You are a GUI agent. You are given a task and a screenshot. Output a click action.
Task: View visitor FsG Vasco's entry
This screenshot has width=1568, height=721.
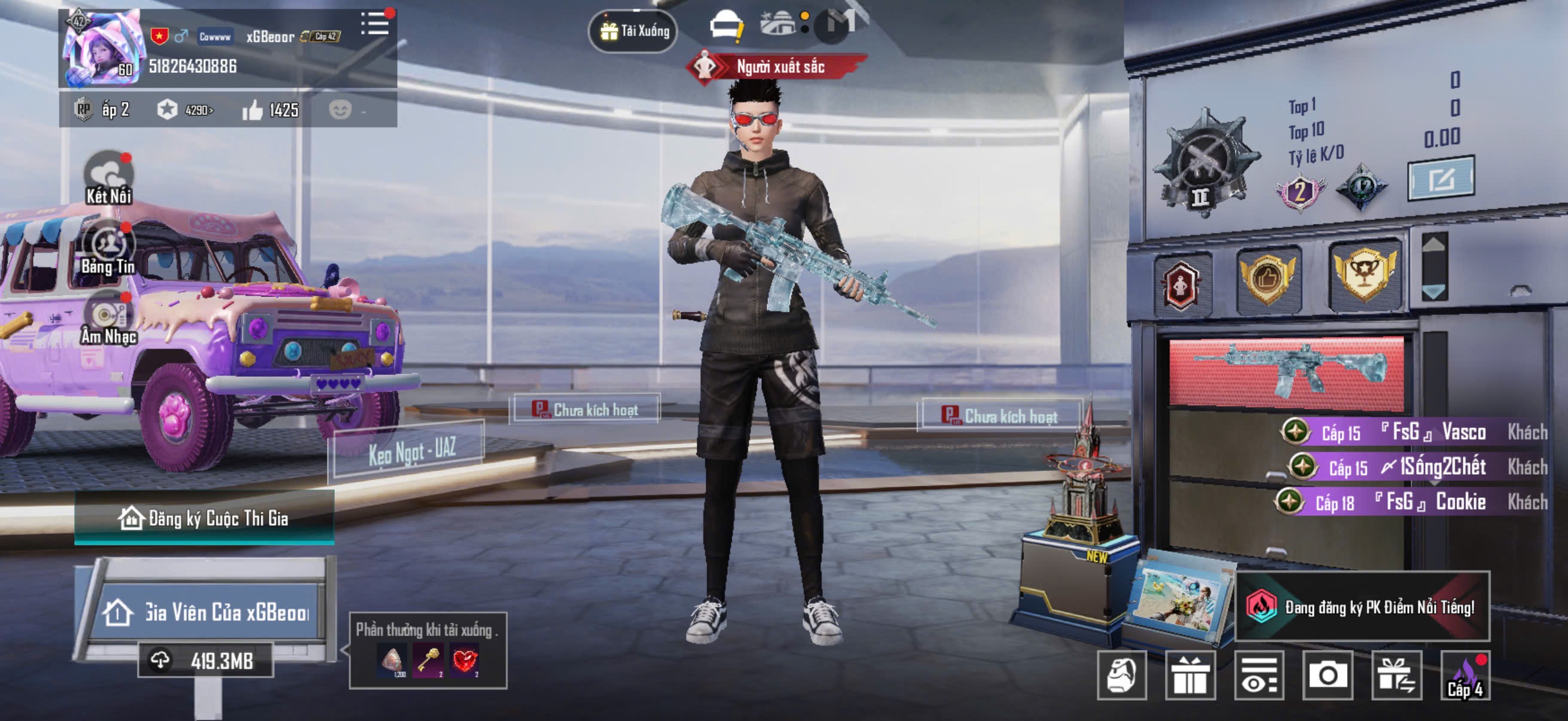point(1412,432)
